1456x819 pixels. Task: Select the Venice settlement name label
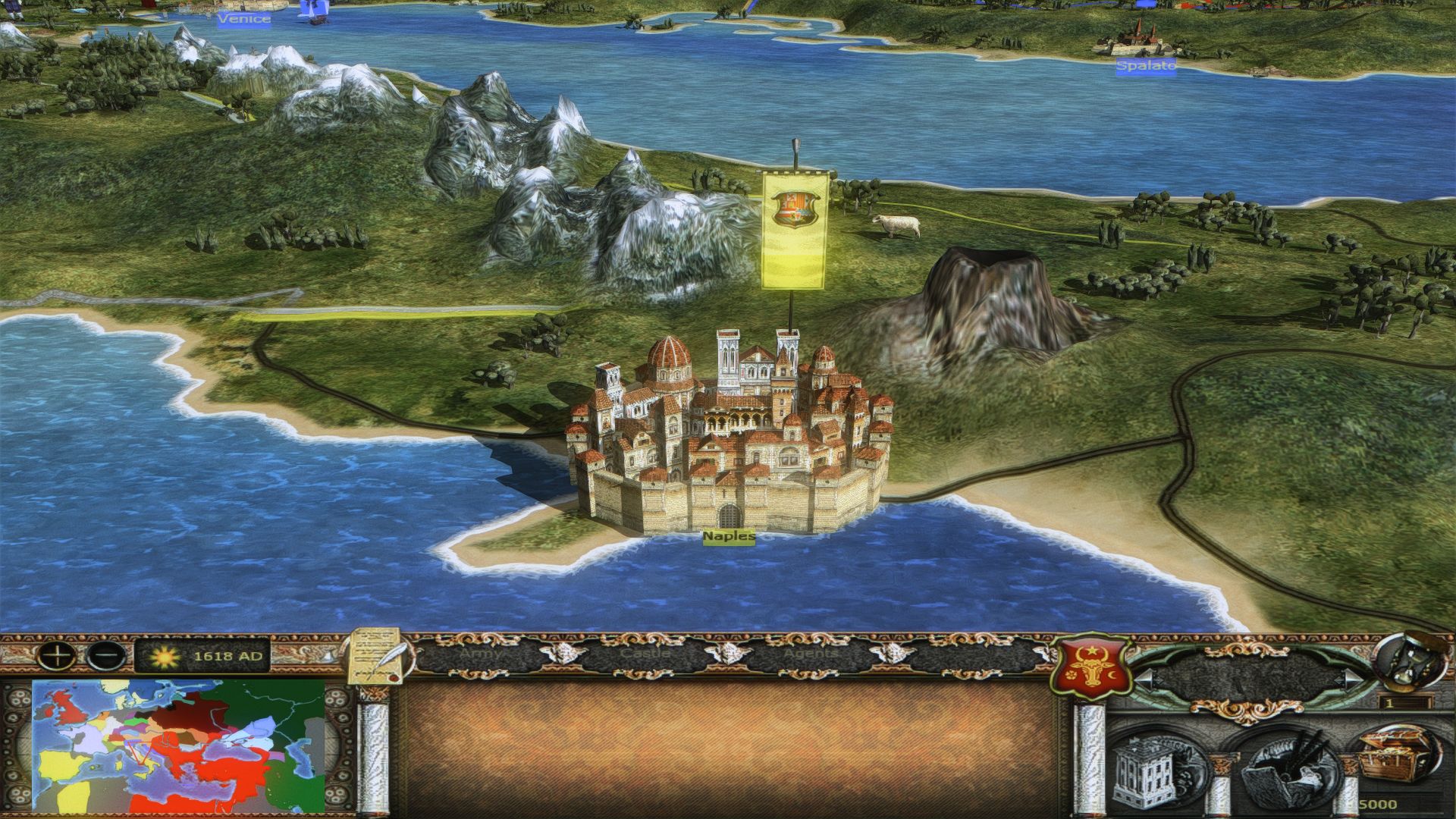[243, 18]
